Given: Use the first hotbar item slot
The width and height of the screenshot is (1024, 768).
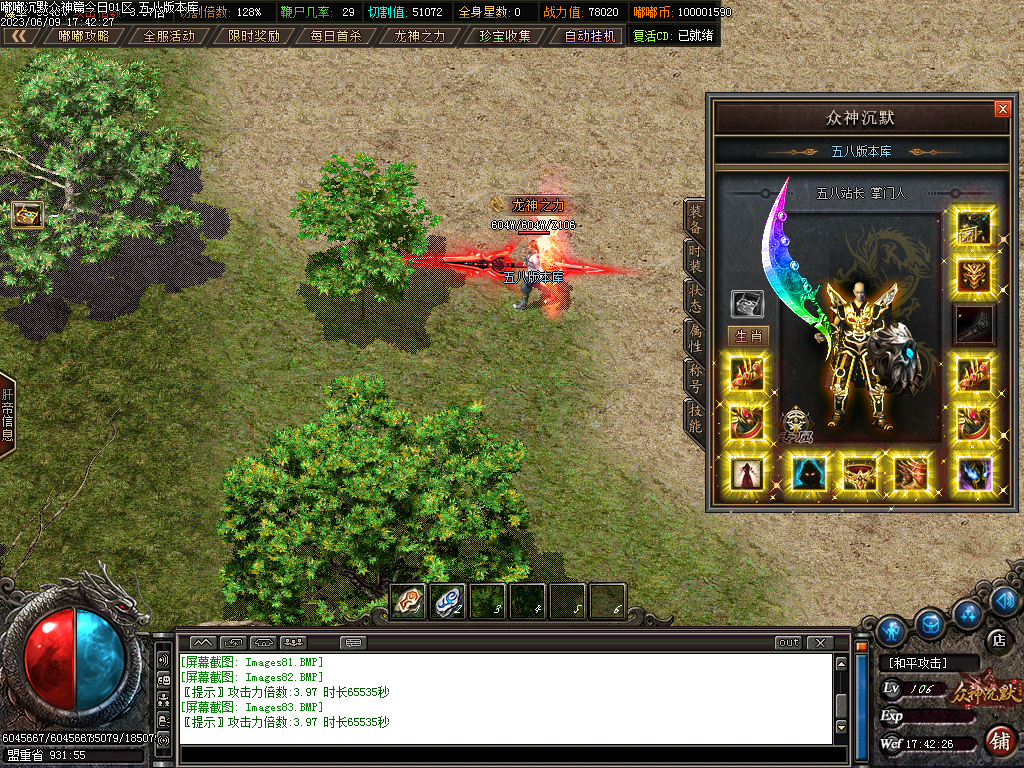Looking at the screenshot, I should (x=407, y=601).
